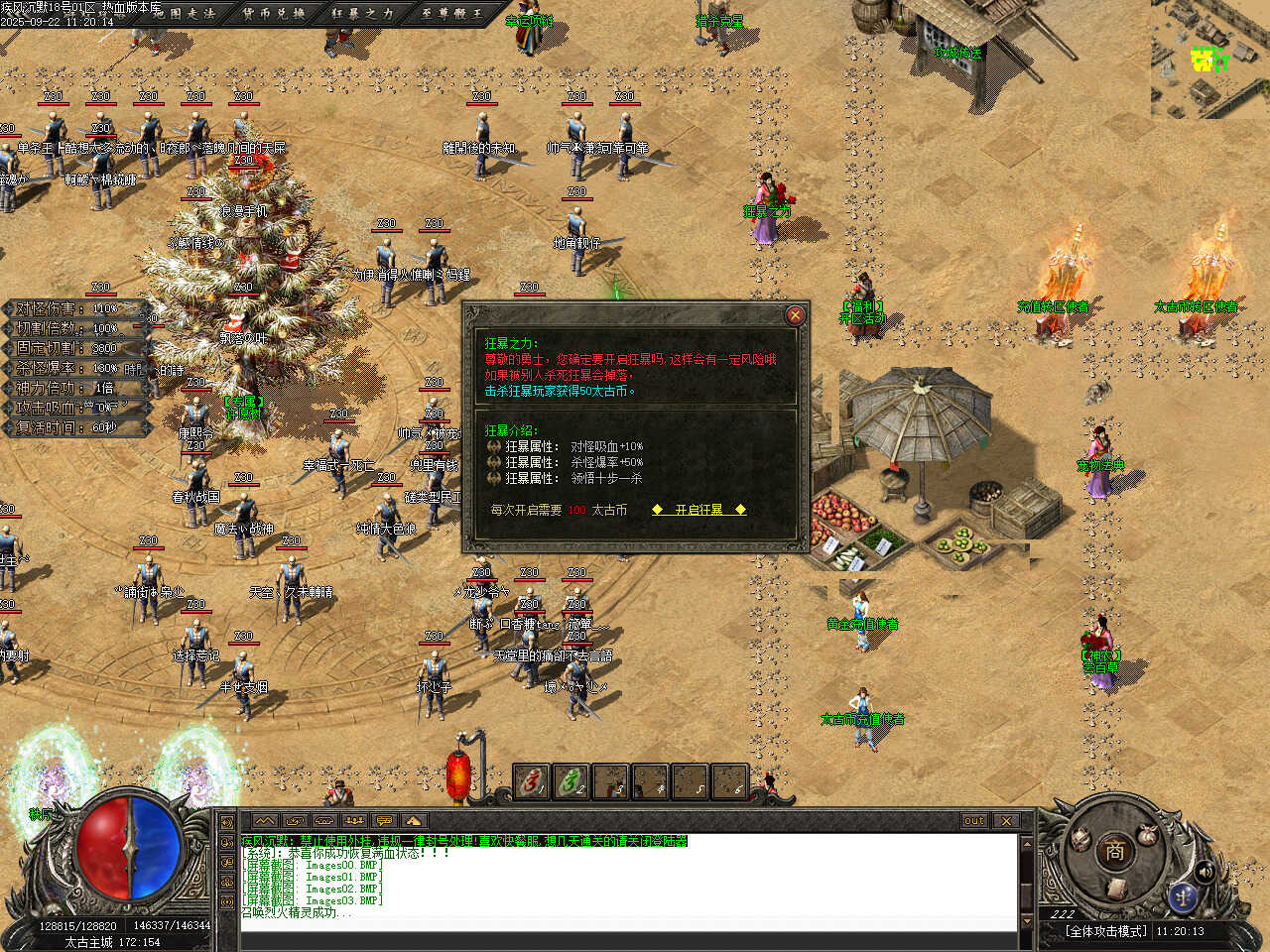This screenshot has width=1270, height=952.
Task: Open the 货币兑换 top menu
Action: 273,14
